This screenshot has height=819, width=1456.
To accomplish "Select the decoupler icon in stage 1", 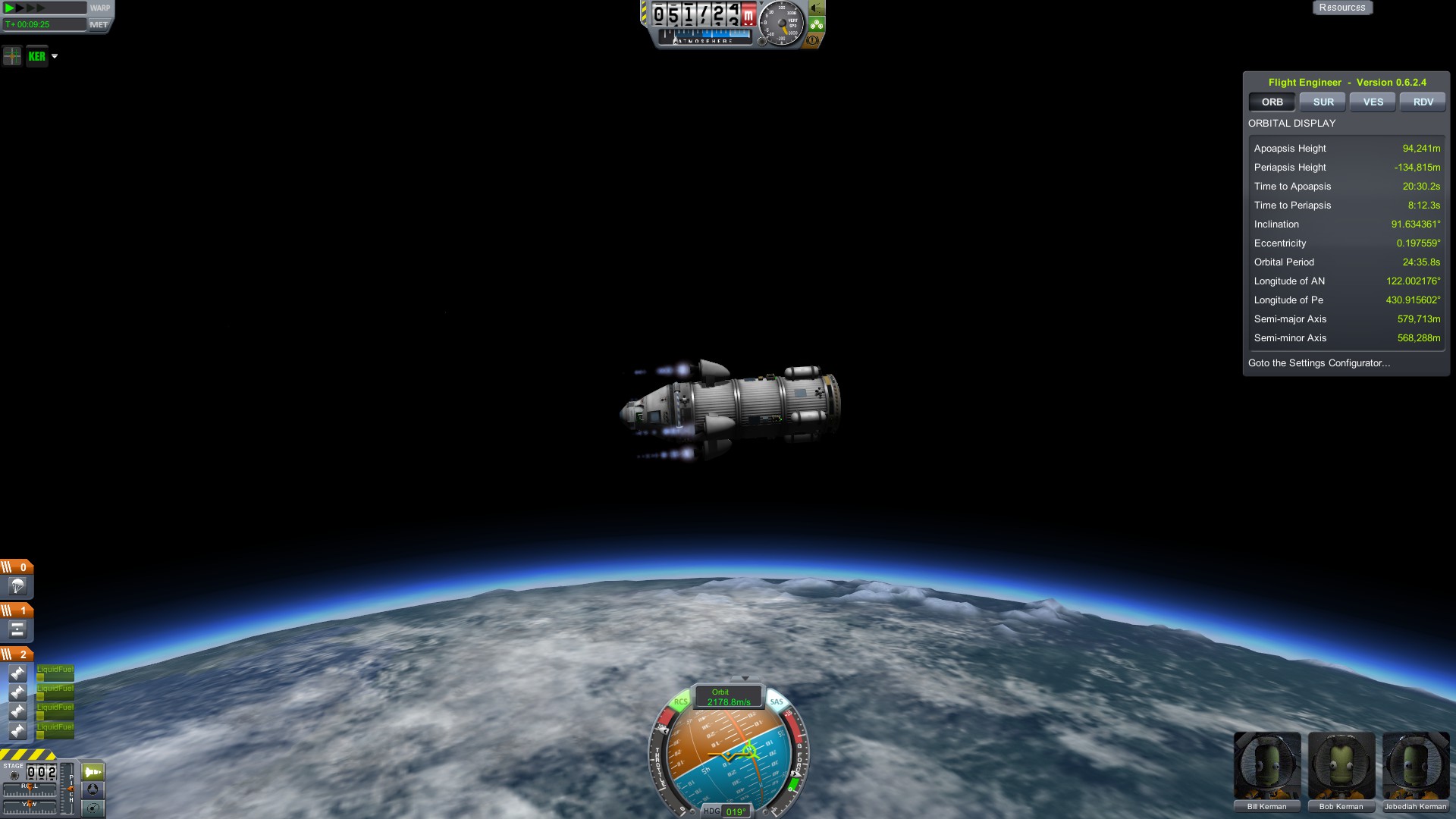I will click(17, 629).
